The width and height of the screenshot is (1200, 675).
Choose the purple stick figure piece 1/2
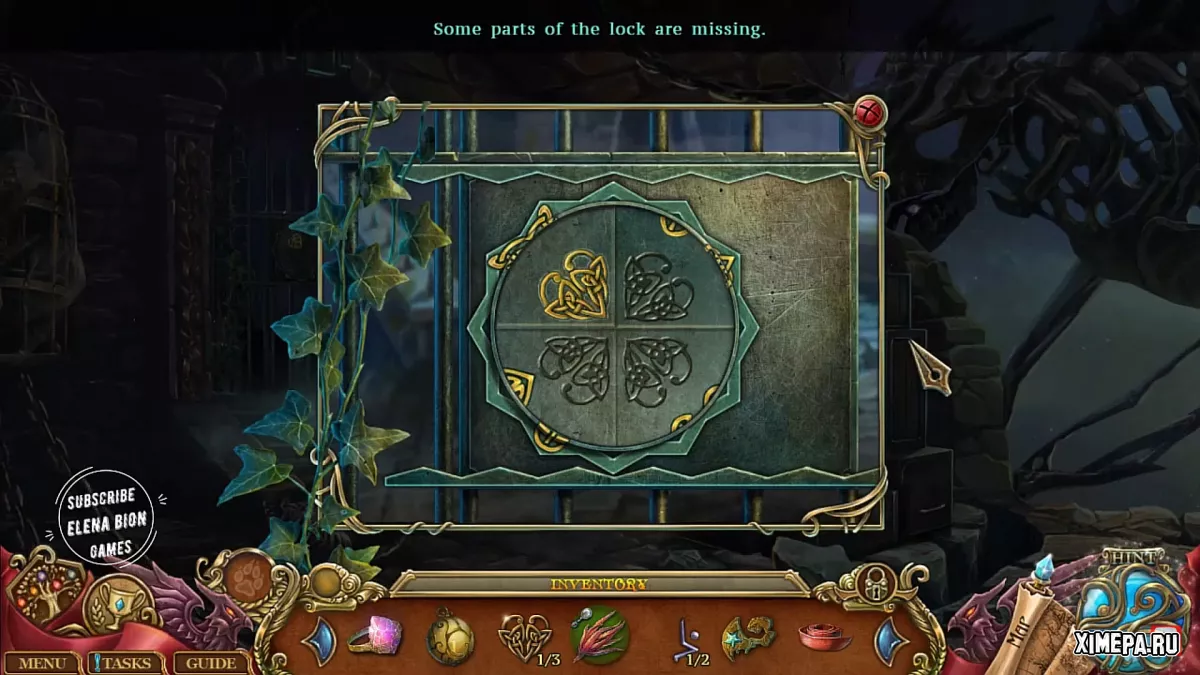pyautogui.click(x=688, y=637)
